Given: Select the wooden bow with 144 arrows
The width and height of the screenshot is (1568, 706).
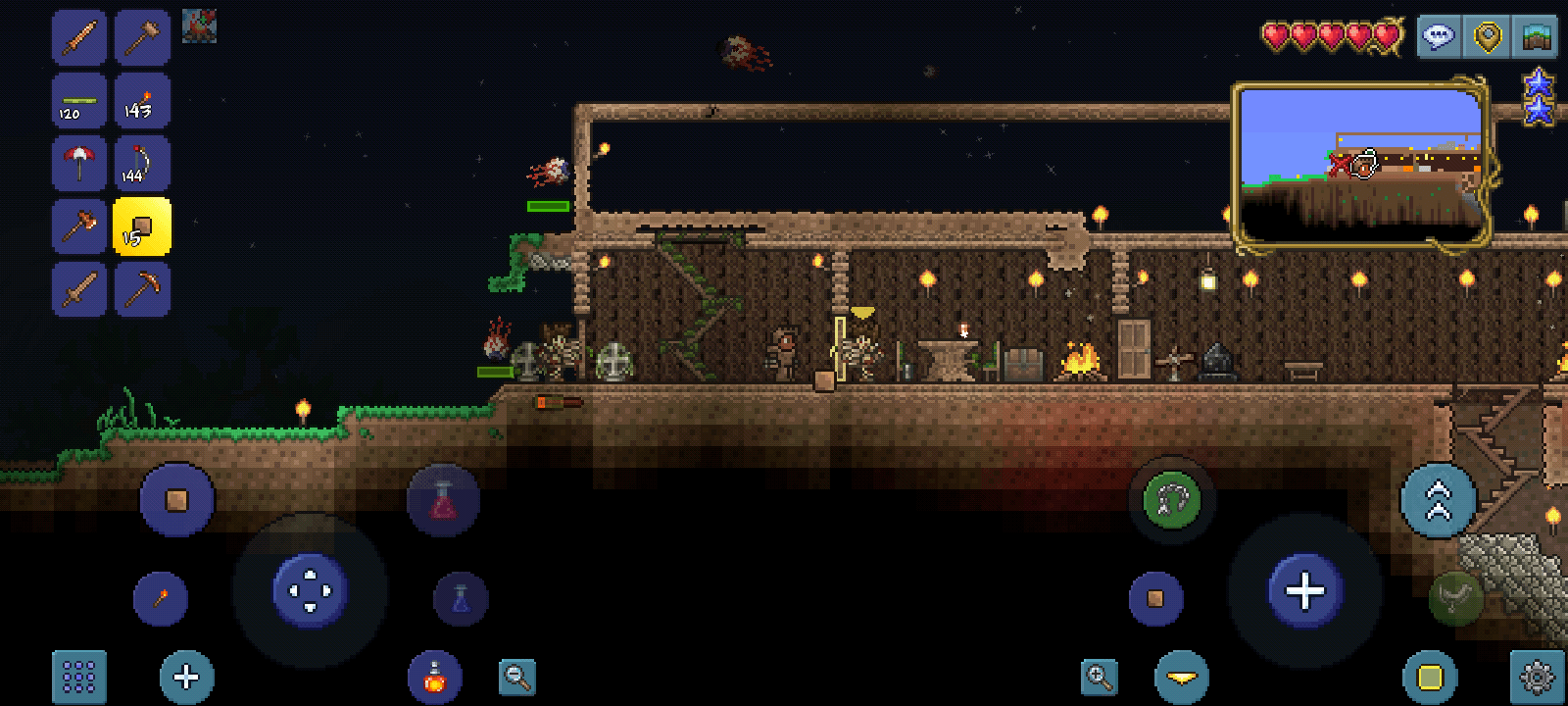Looking at the screenshot, I should pos(142,163).
